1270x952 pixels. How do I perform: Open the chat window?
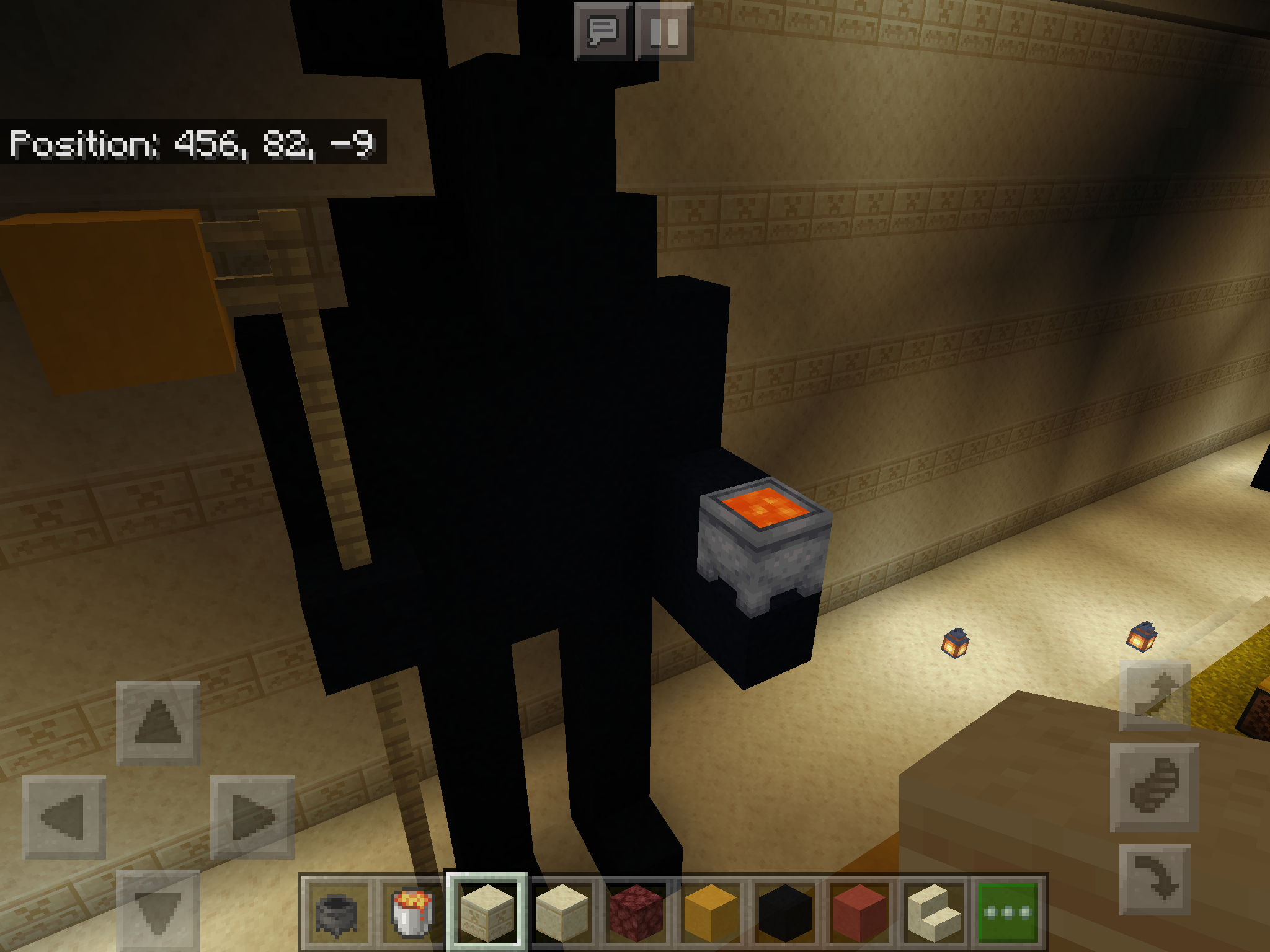coord(602,32)
